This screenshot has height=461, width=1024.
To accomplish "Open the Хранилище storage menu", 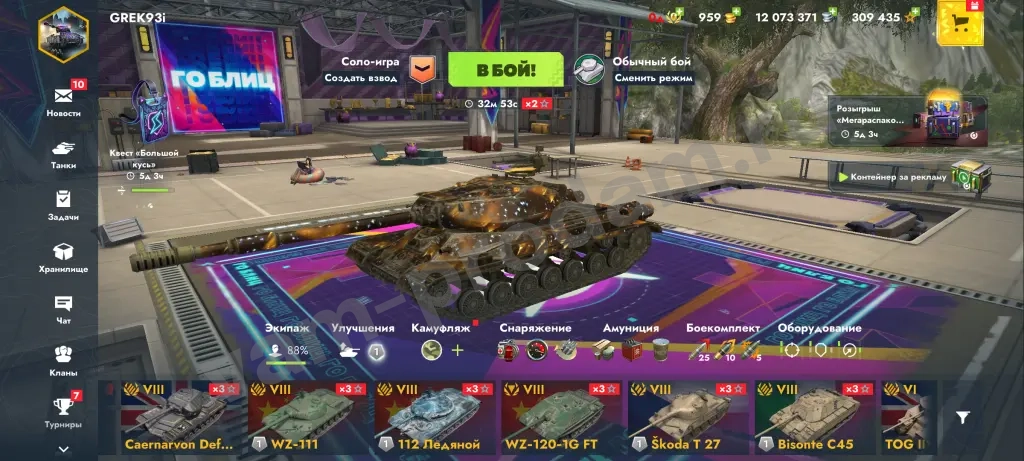I will click(x=63, y=256).
